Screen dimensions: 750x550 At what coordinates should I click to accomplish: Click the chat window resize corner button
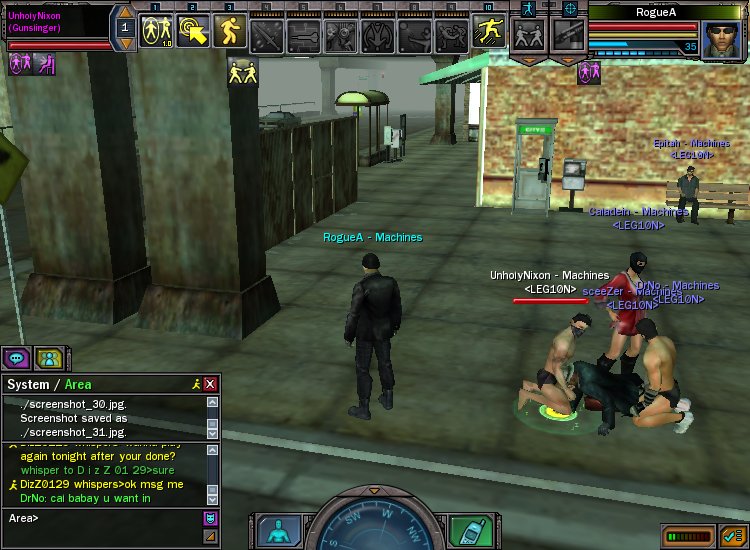pos(210,536)
